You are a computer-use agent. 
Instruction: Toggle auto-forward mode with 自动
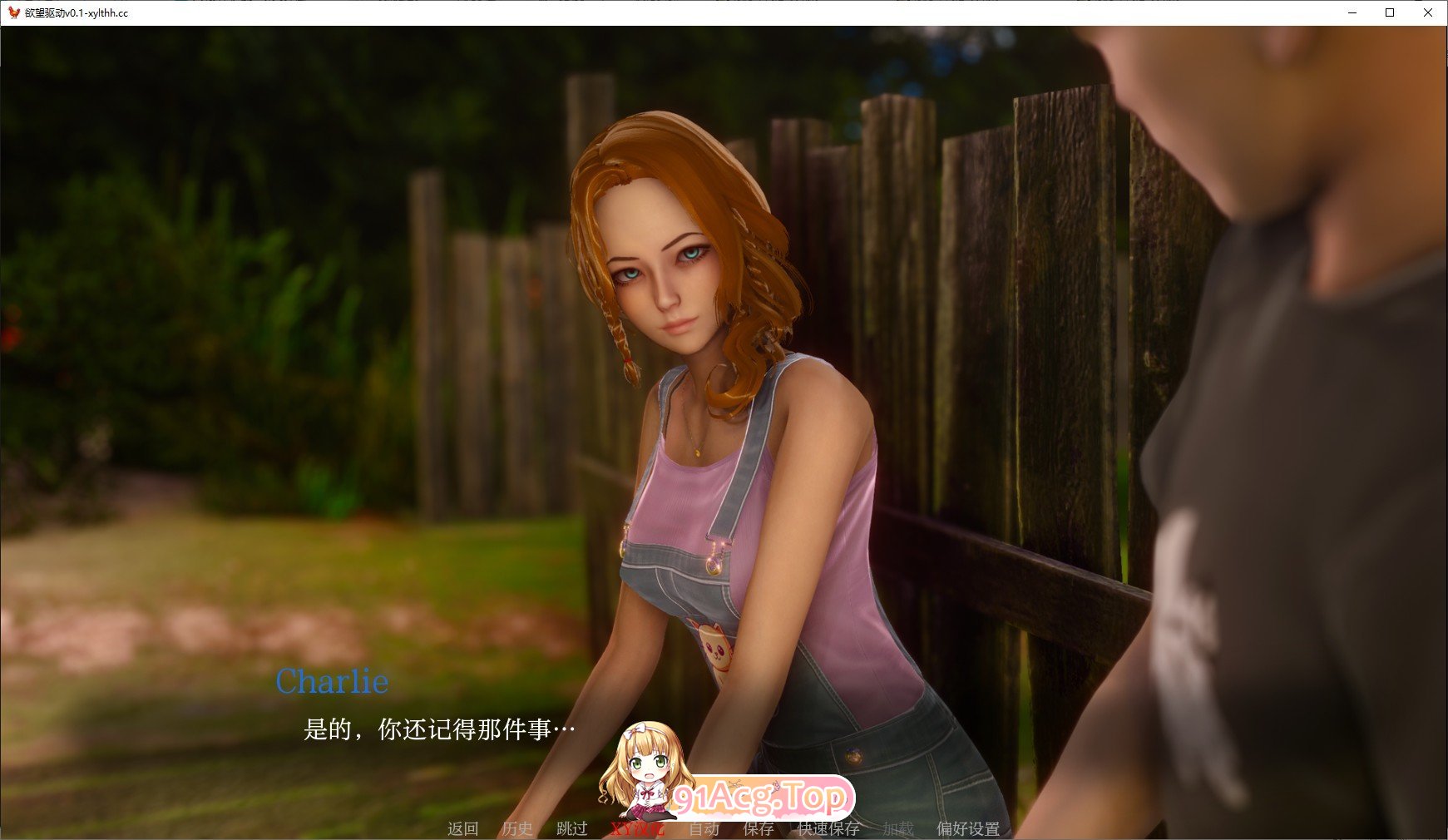pyautogui.click(x=705, y=829)
